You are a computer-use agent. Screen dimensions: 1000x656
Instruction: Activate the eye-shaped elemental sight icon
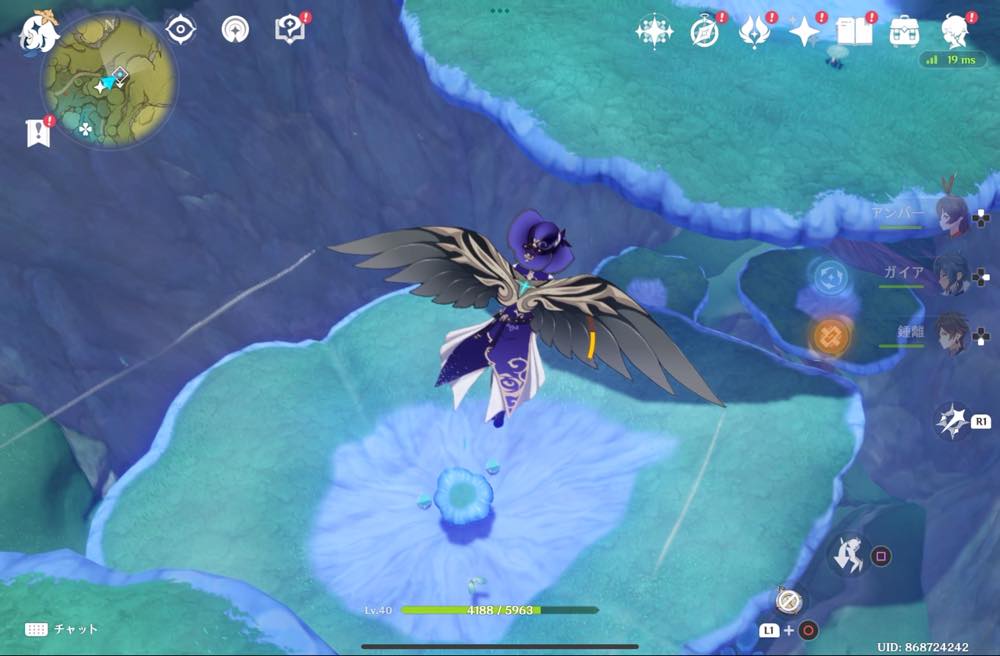pos(180,30)
